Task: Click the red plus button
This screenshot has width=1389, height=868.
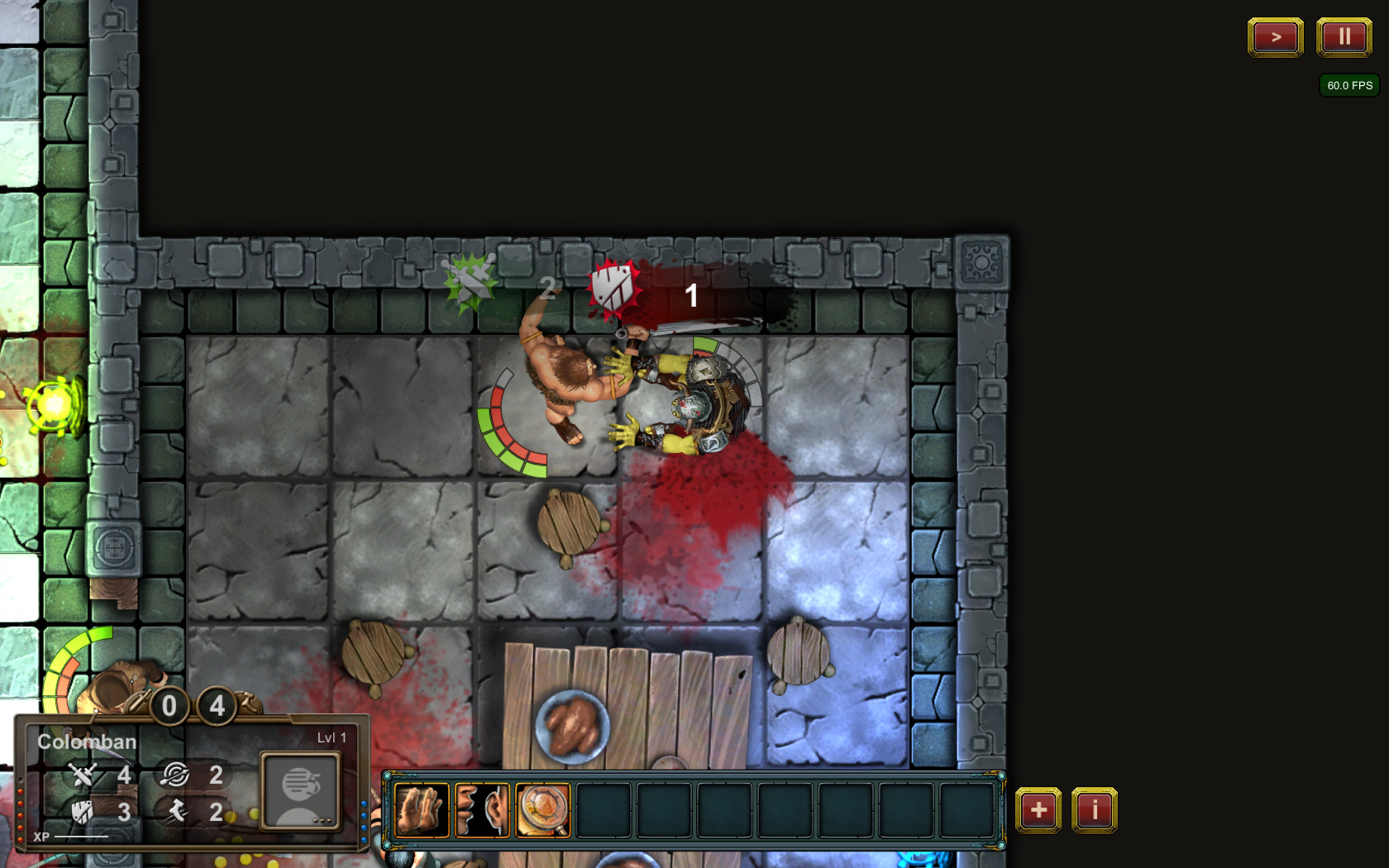Action: coord(1038,810)
